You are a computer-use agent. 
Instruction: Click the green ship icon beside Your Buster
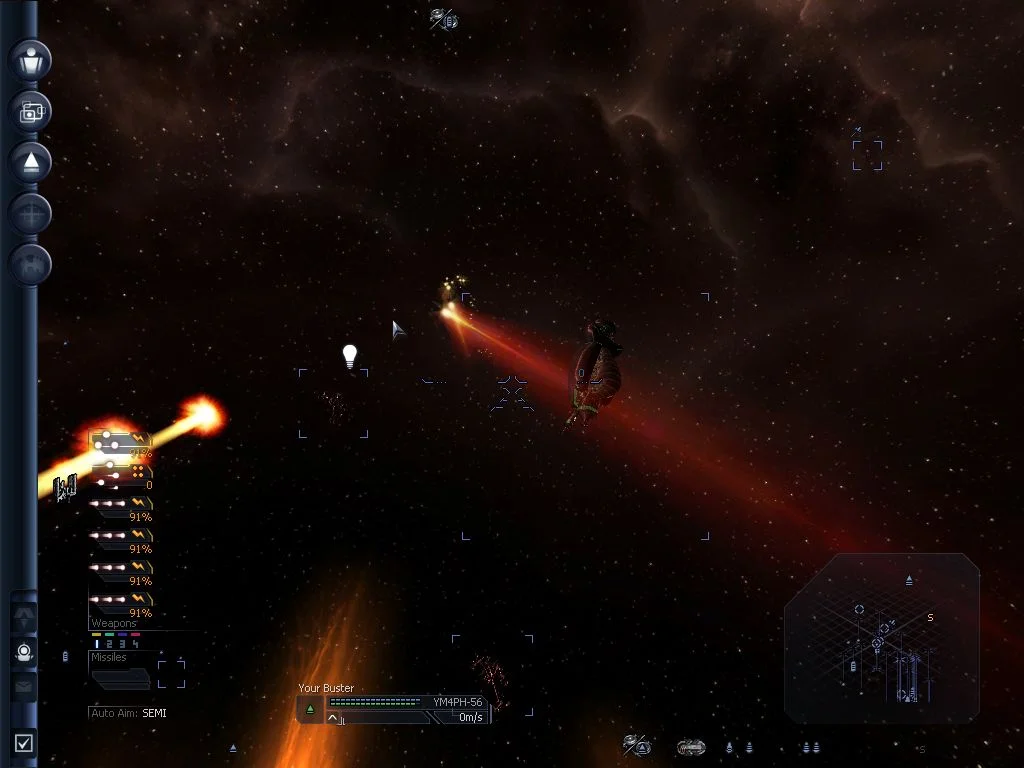(x=310, y=708)
